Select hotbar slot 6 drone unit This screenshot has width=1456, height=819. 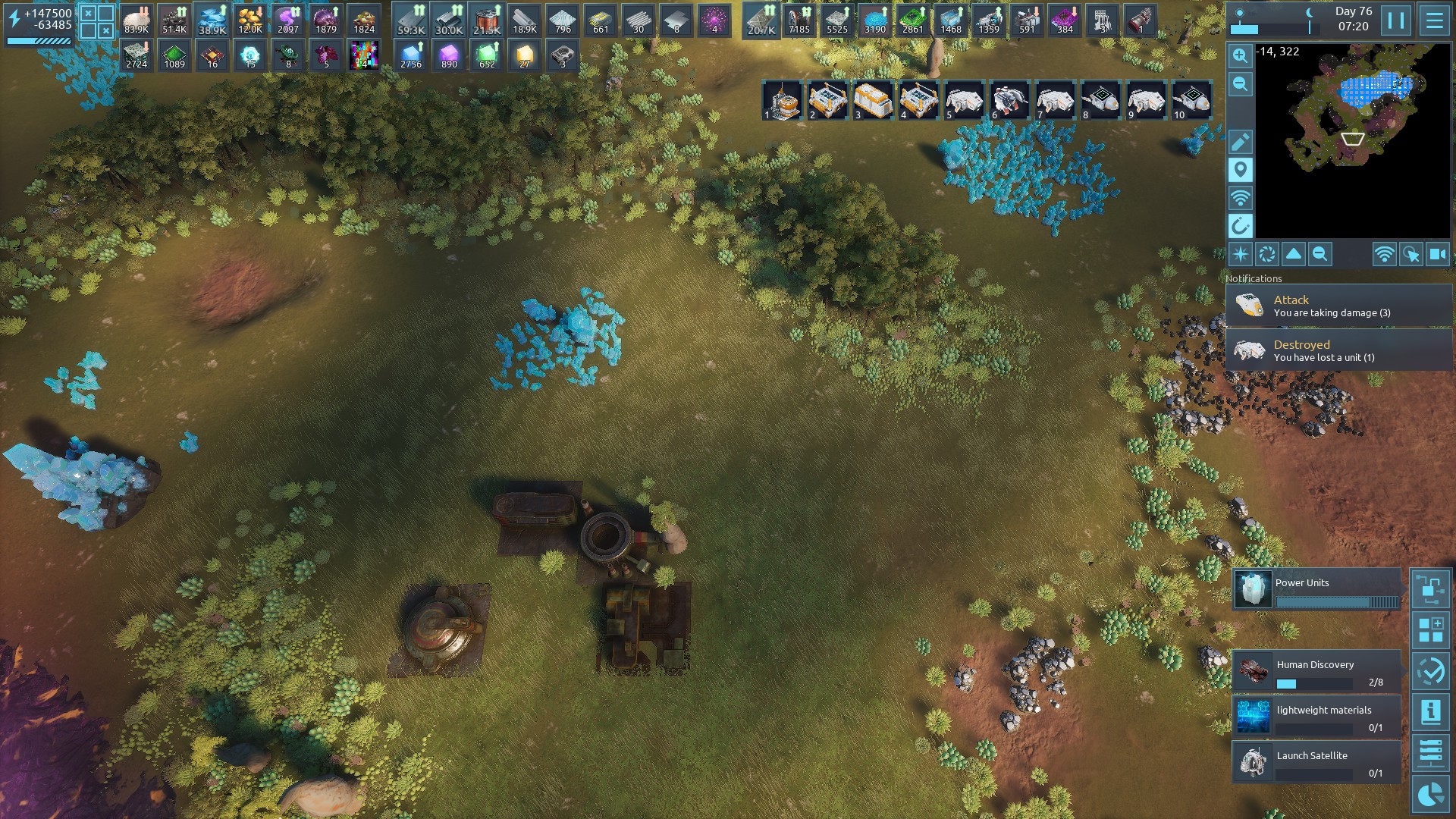pyautogui.click(x=1009, y=101)
